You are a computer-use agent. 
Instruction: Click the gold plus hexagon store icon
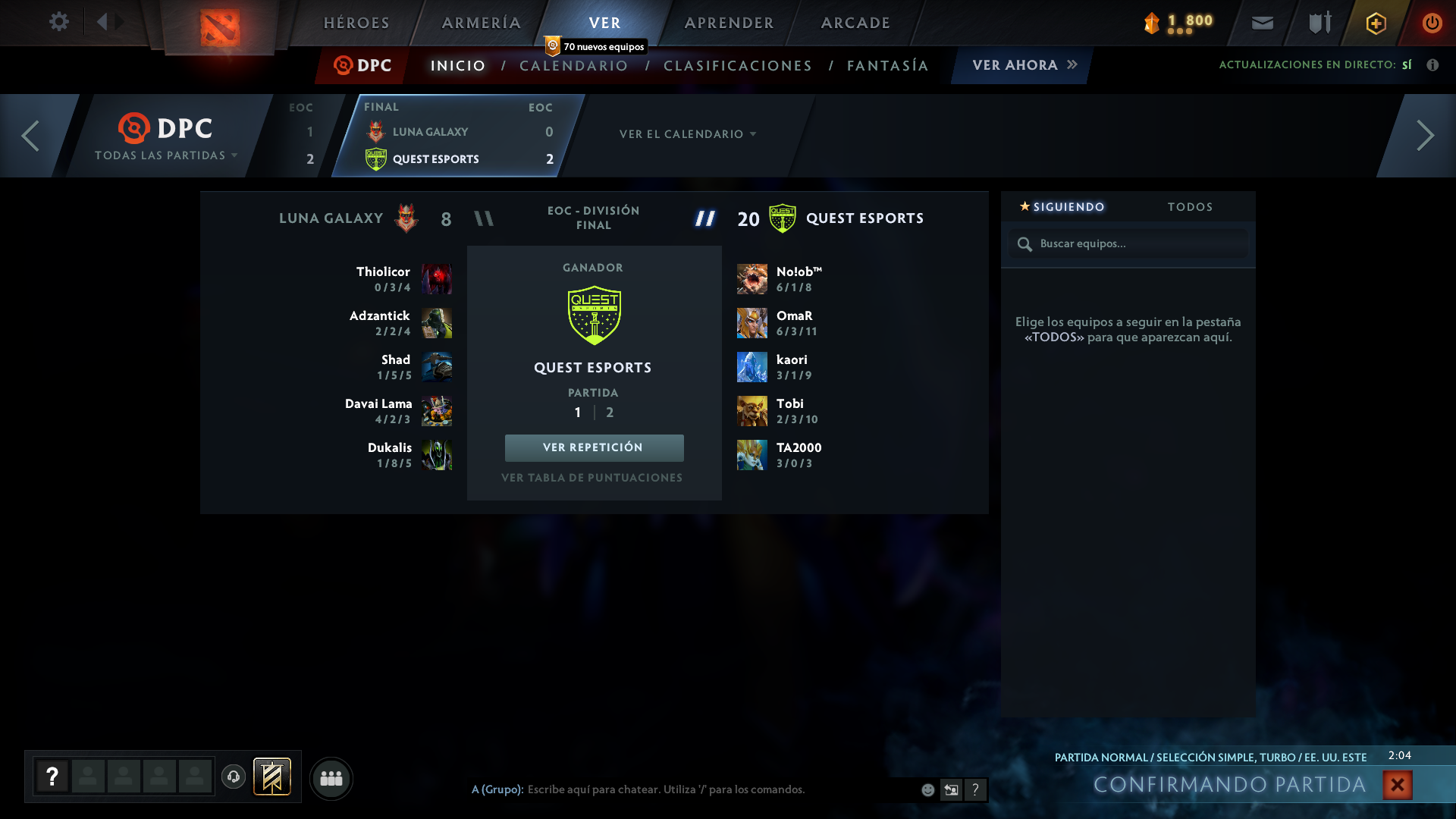(1375, 23)
